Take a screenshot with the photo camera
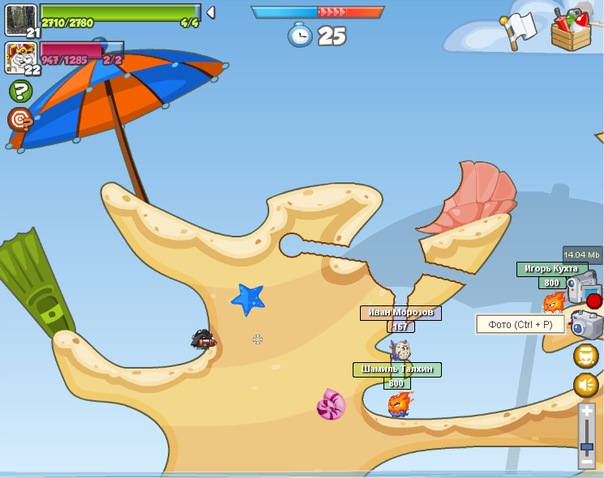Viewport: 604px width, 478px height. click(x=586, y=324)
